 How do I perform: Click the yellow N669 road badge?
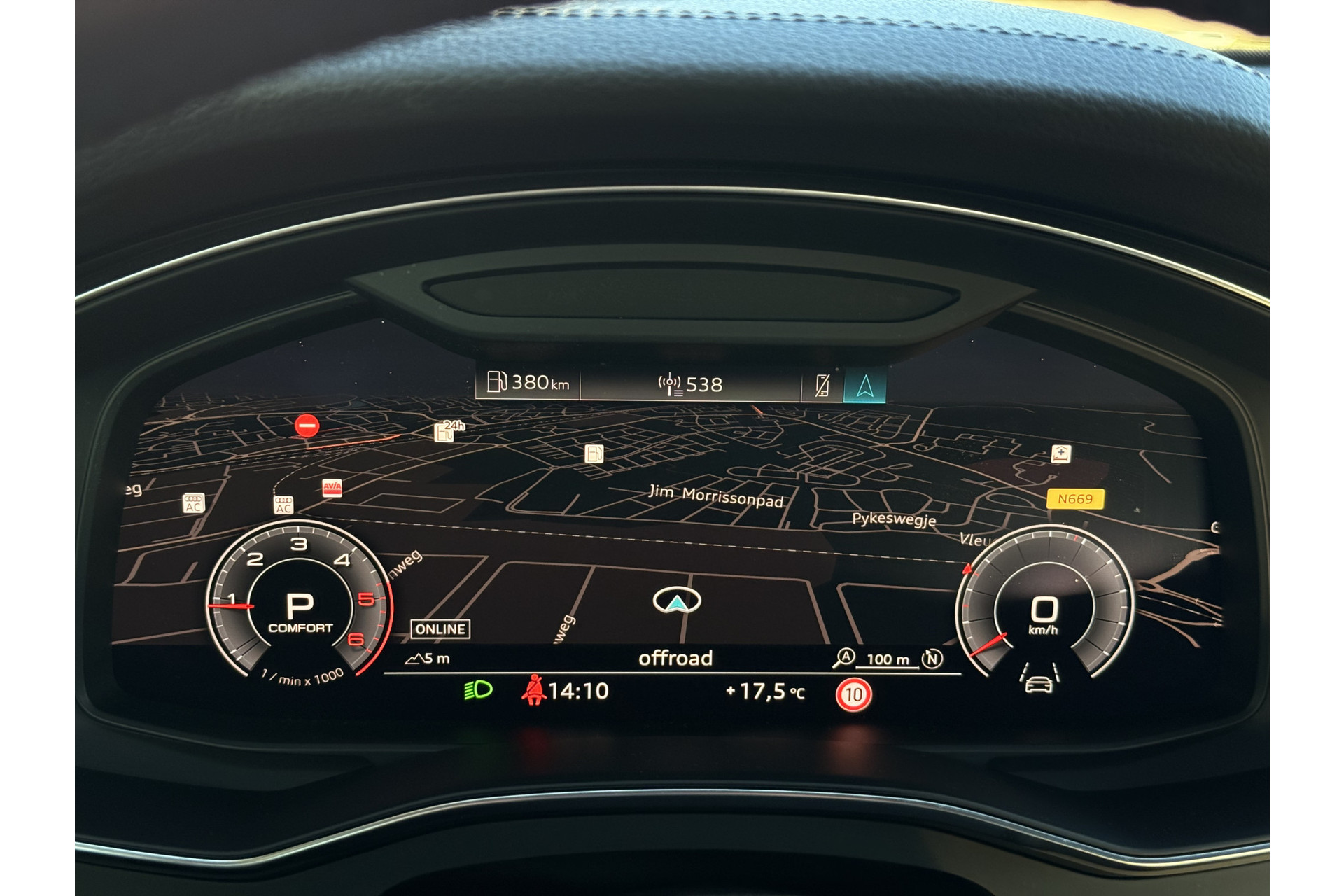1074,499
